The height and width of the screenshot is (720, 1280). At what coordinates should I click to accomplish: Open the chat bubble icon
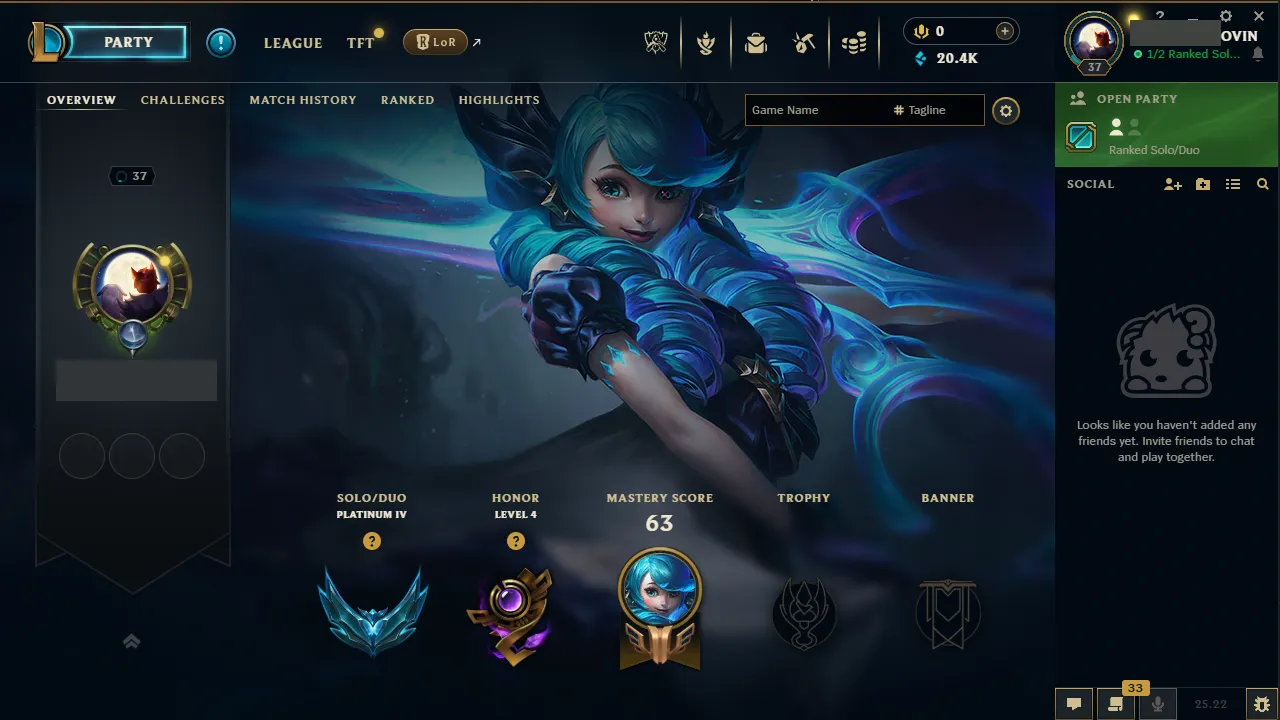click(1073, 704)
